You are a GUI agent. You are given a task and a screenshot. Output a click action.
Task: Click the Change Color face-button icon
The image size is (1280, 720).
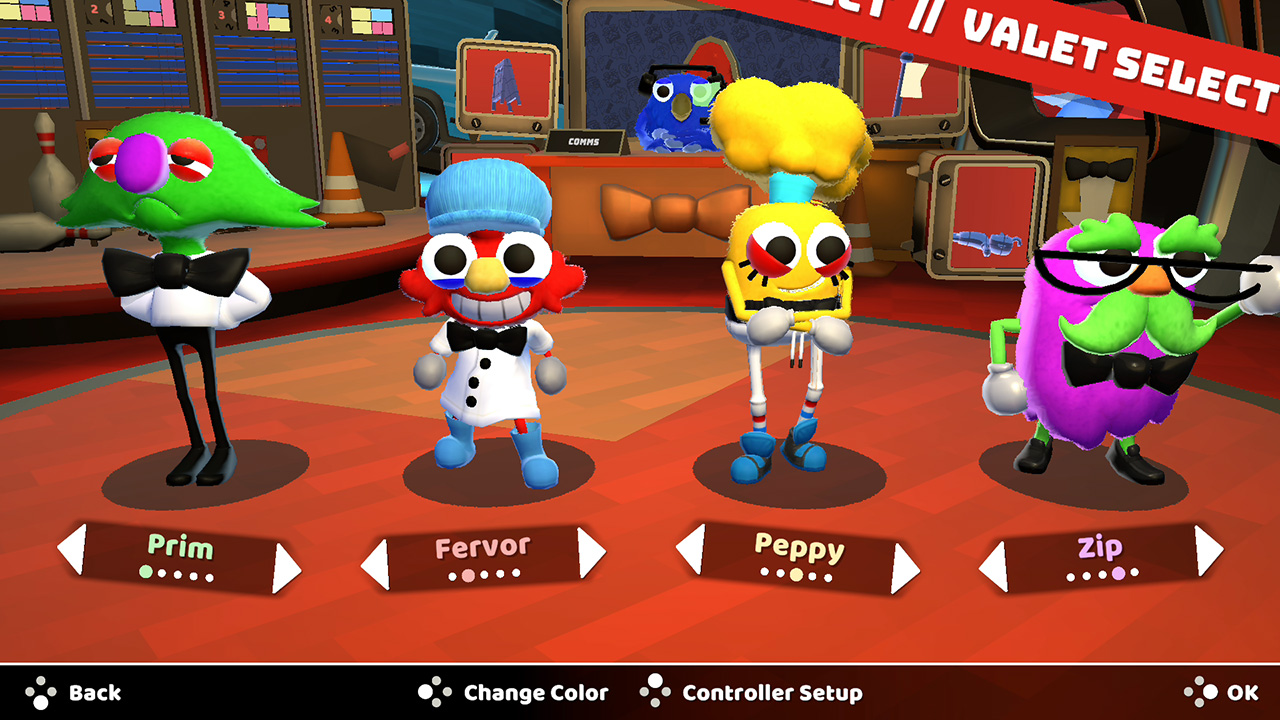tap(433, 692)
